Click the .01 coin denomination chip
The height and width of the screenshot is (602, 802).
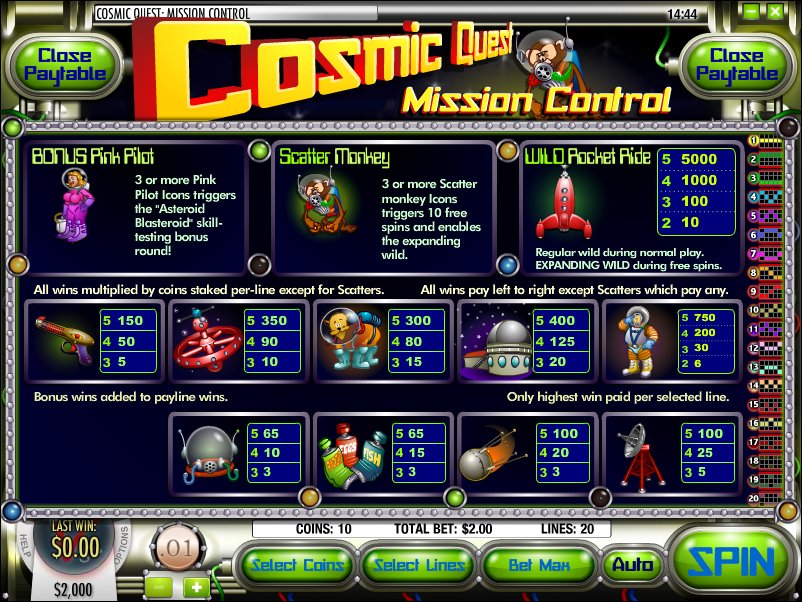tap(177, 547)
